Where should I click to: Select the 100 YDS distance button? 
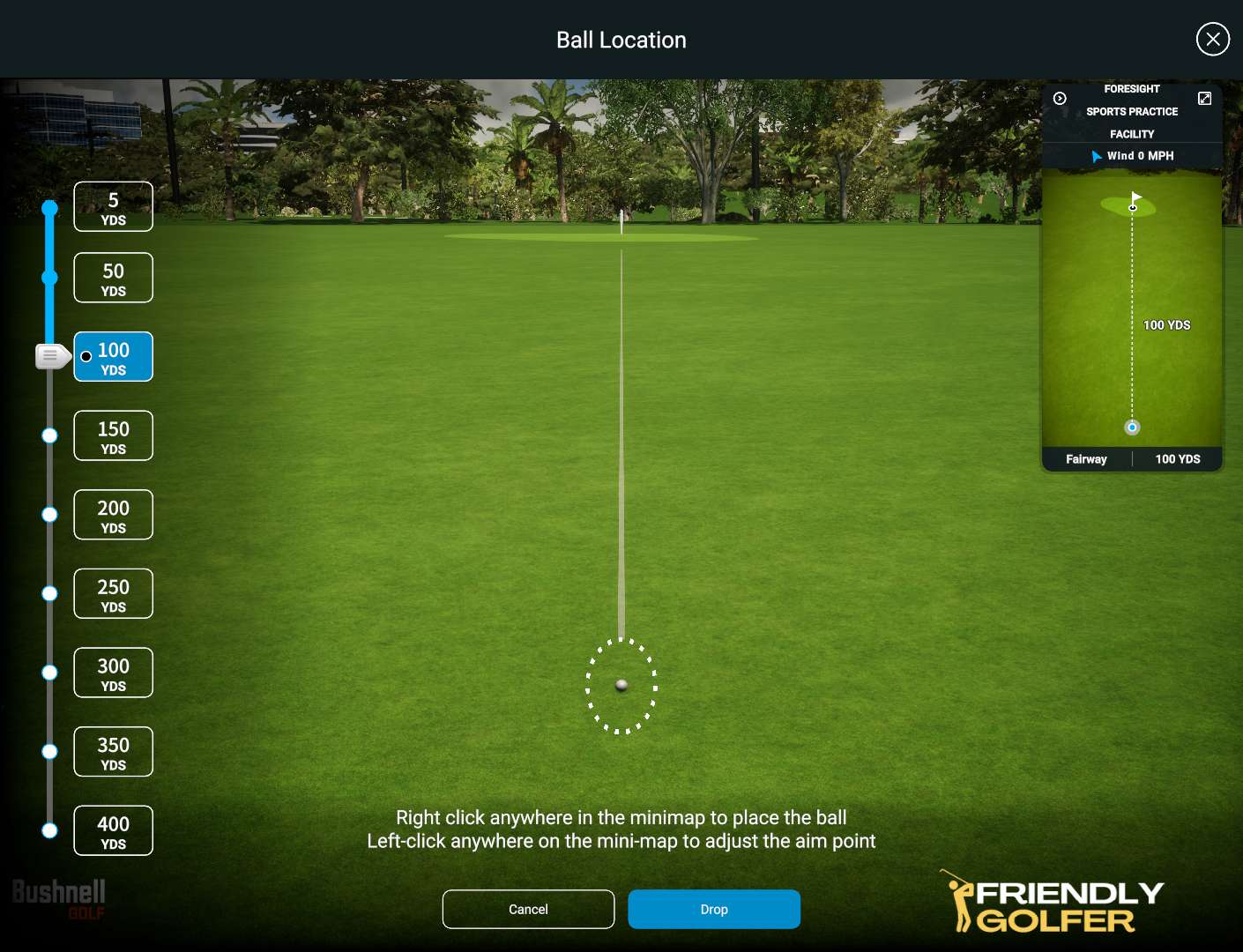(113, 357)
